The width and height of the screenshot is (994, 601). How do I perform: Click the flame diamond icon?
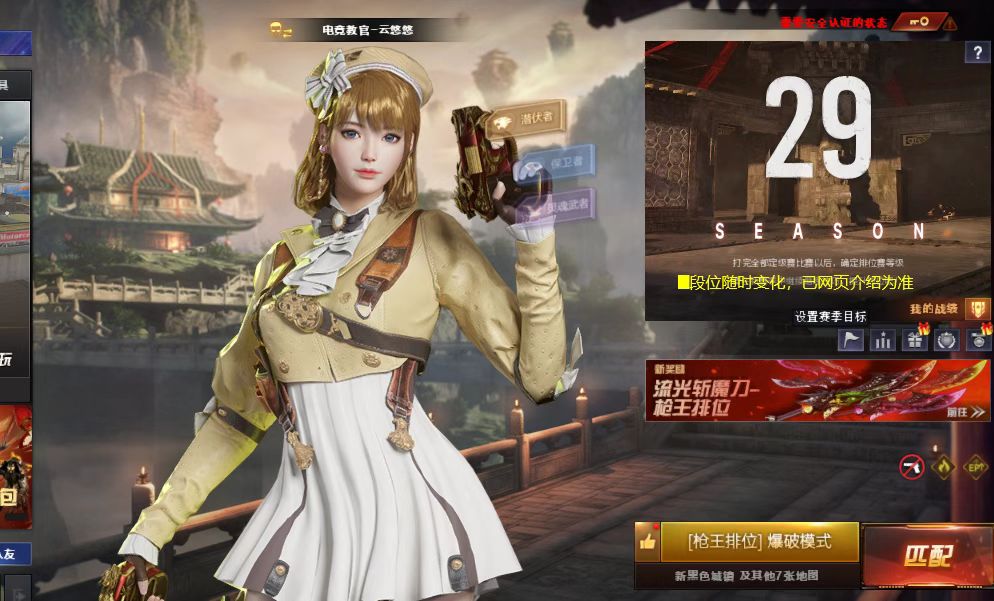coord(942,466)
